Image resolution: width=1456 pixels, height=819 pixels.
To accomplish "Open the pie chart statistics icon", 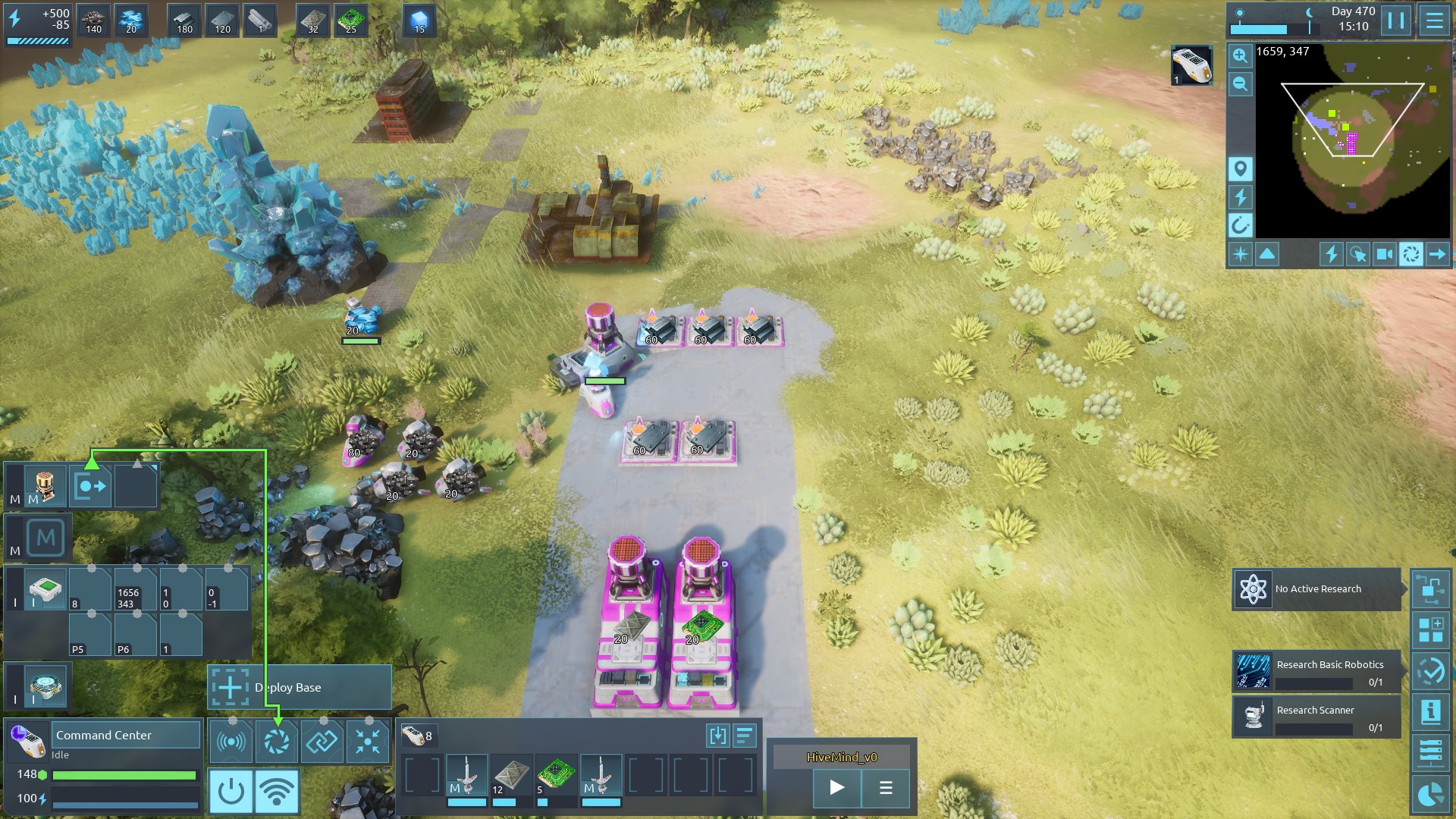I will coord(1430,795).
